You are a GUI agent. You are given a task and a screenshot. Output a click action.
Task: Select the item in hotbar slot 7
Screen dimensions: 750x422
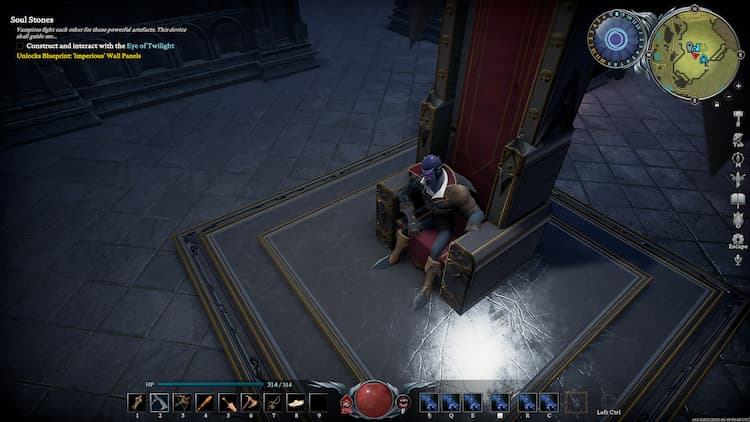(x=272, y=403)
